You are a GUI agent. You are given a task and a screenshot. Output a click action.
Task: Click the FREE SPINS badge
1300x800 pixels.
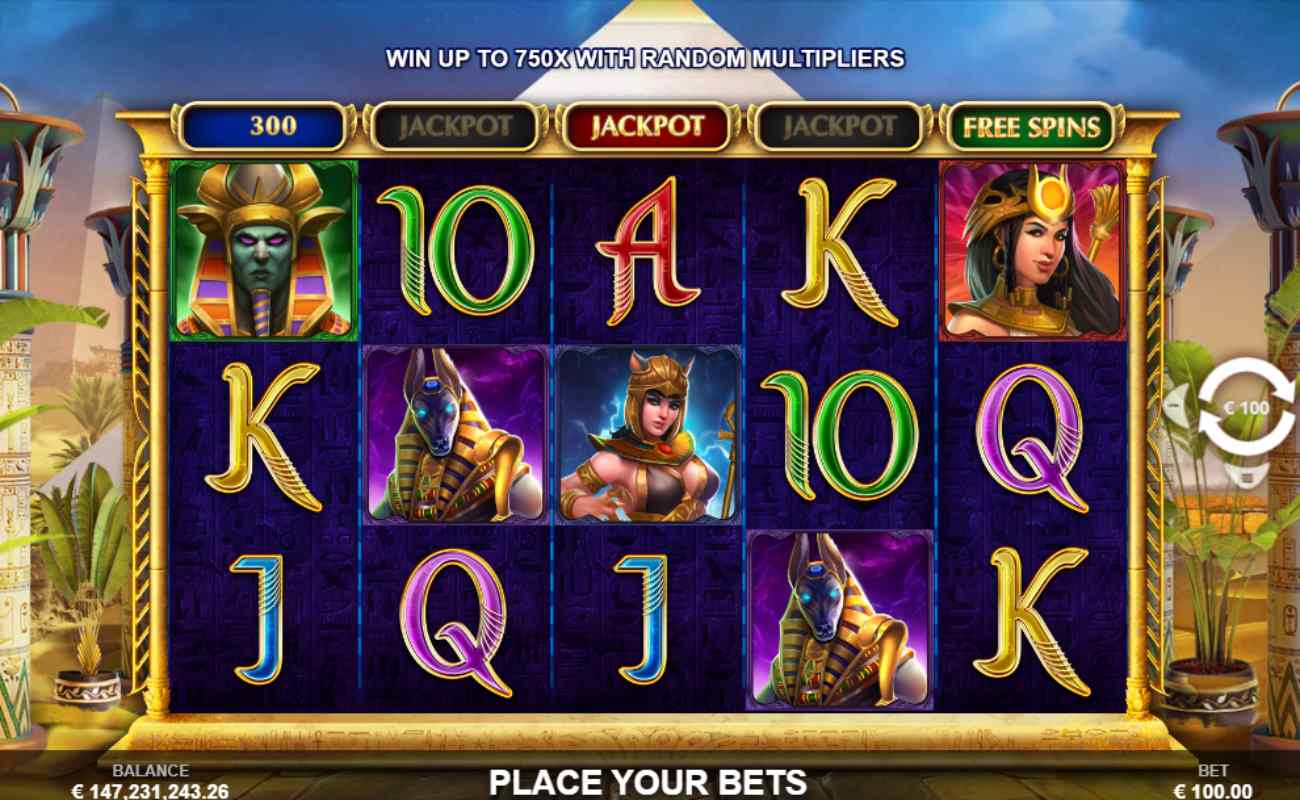pyautogui.click(x=1030, y=128)
